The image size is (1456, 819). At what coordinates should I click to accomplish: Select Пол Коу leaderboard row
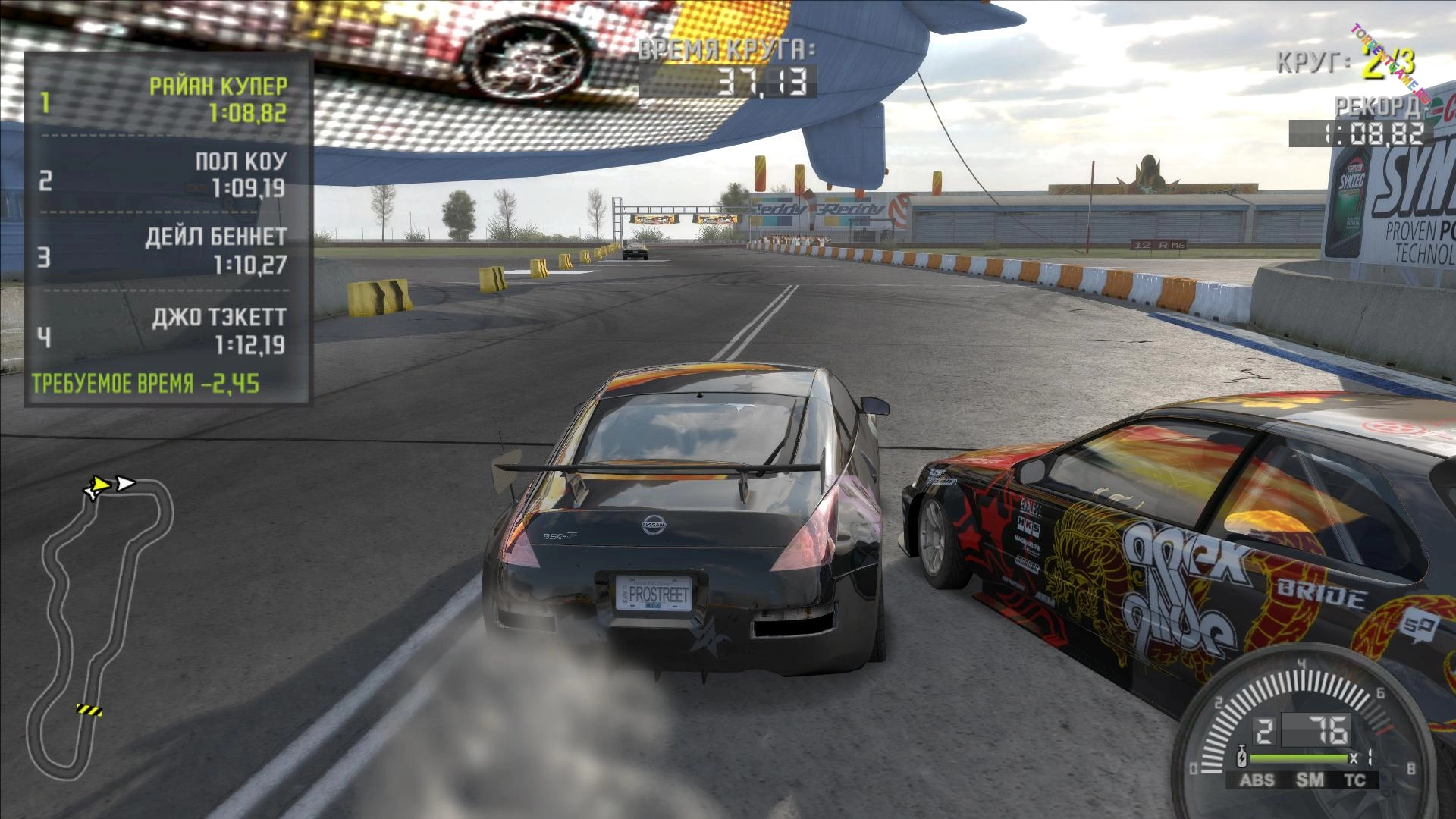(x=167, y=175)
